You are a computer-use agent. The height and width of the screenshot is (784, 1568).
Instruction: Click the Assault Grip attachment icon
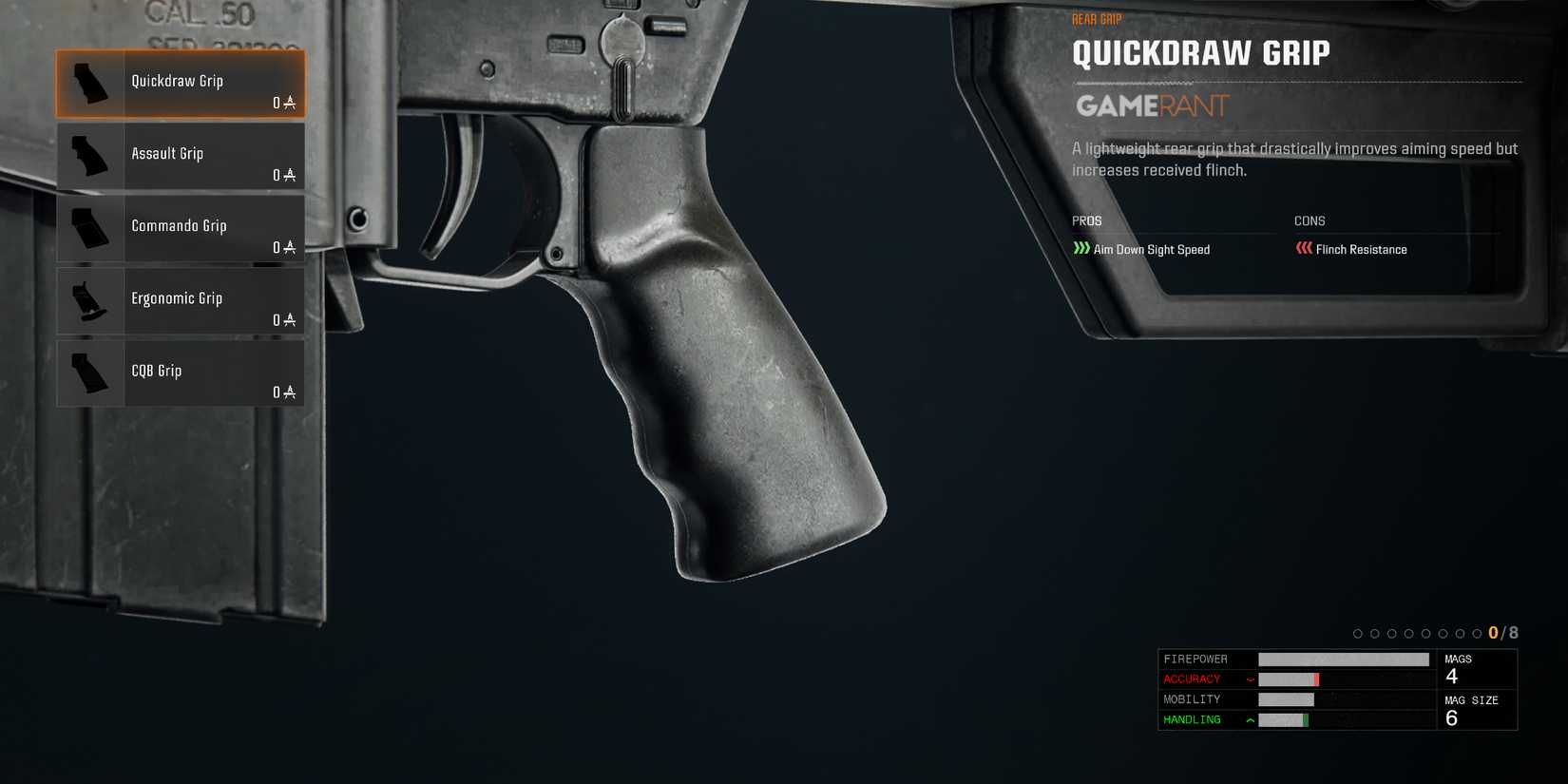coord(90,156)
